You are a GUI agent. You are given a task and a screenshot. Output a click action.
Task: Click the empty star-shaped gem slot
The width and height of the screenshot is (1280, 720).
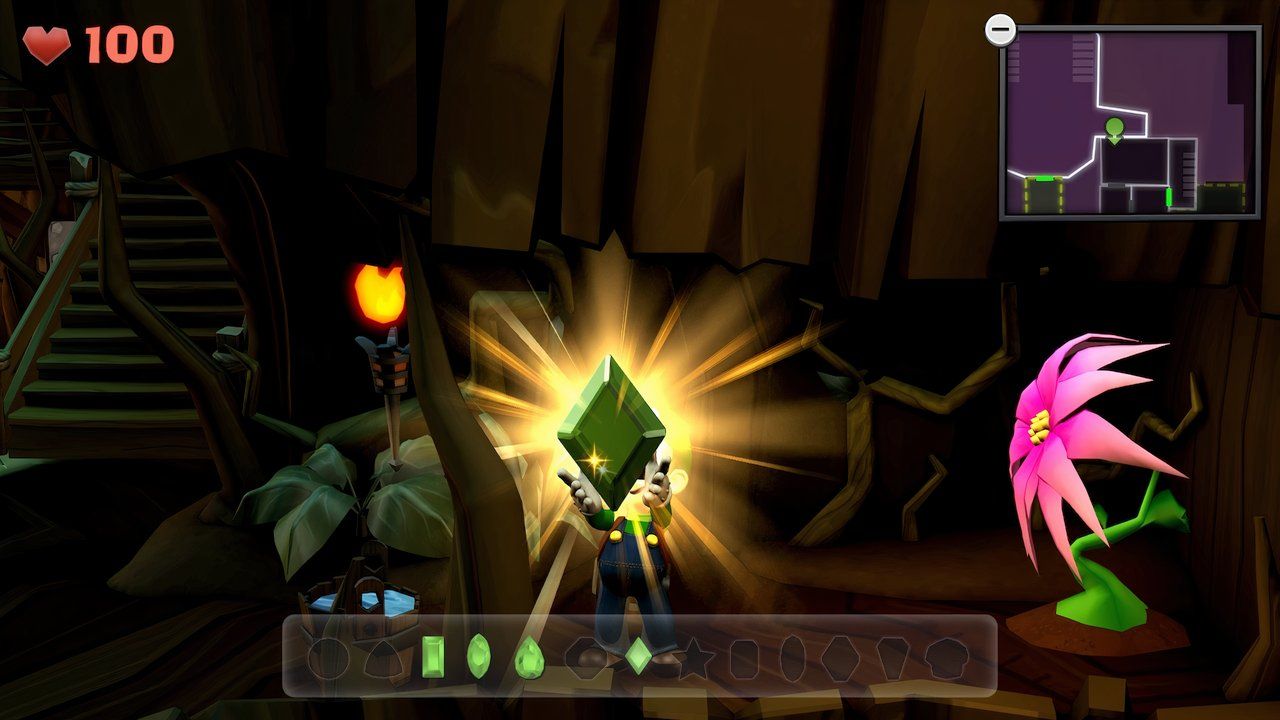click(694, 658)
